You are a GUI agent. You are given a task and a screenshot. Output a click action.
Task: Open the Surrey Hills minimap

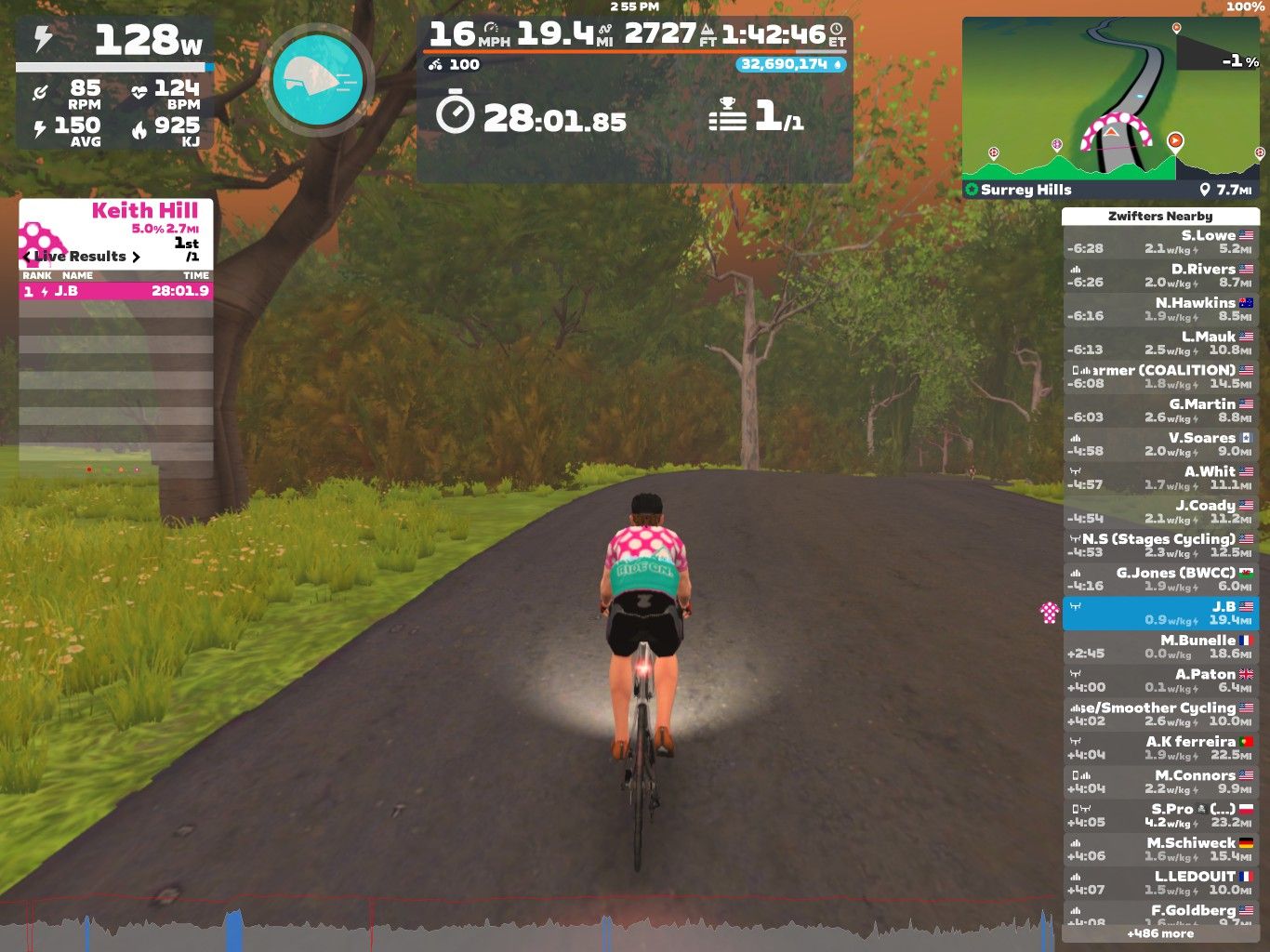point(1113,108)
